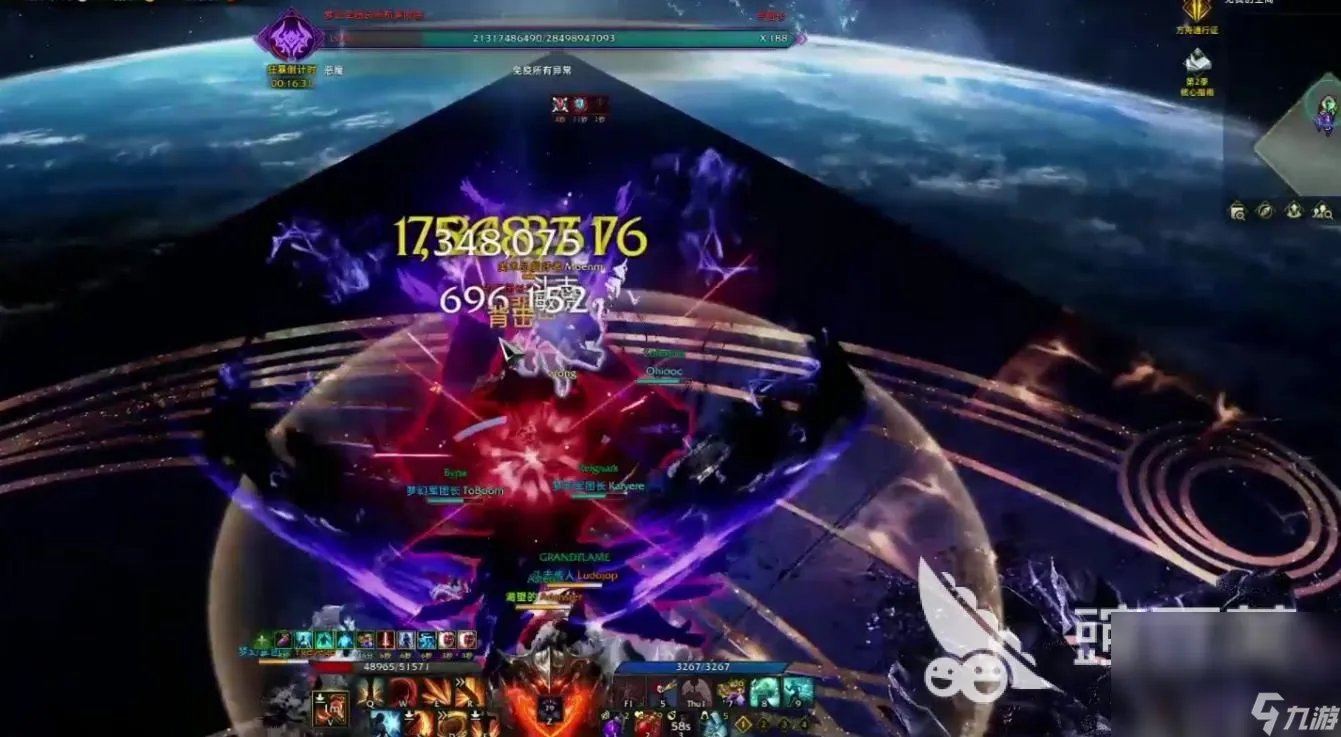The image size is (1341, 737).
Task: Use the W skill icon
Action: point(405,692)
